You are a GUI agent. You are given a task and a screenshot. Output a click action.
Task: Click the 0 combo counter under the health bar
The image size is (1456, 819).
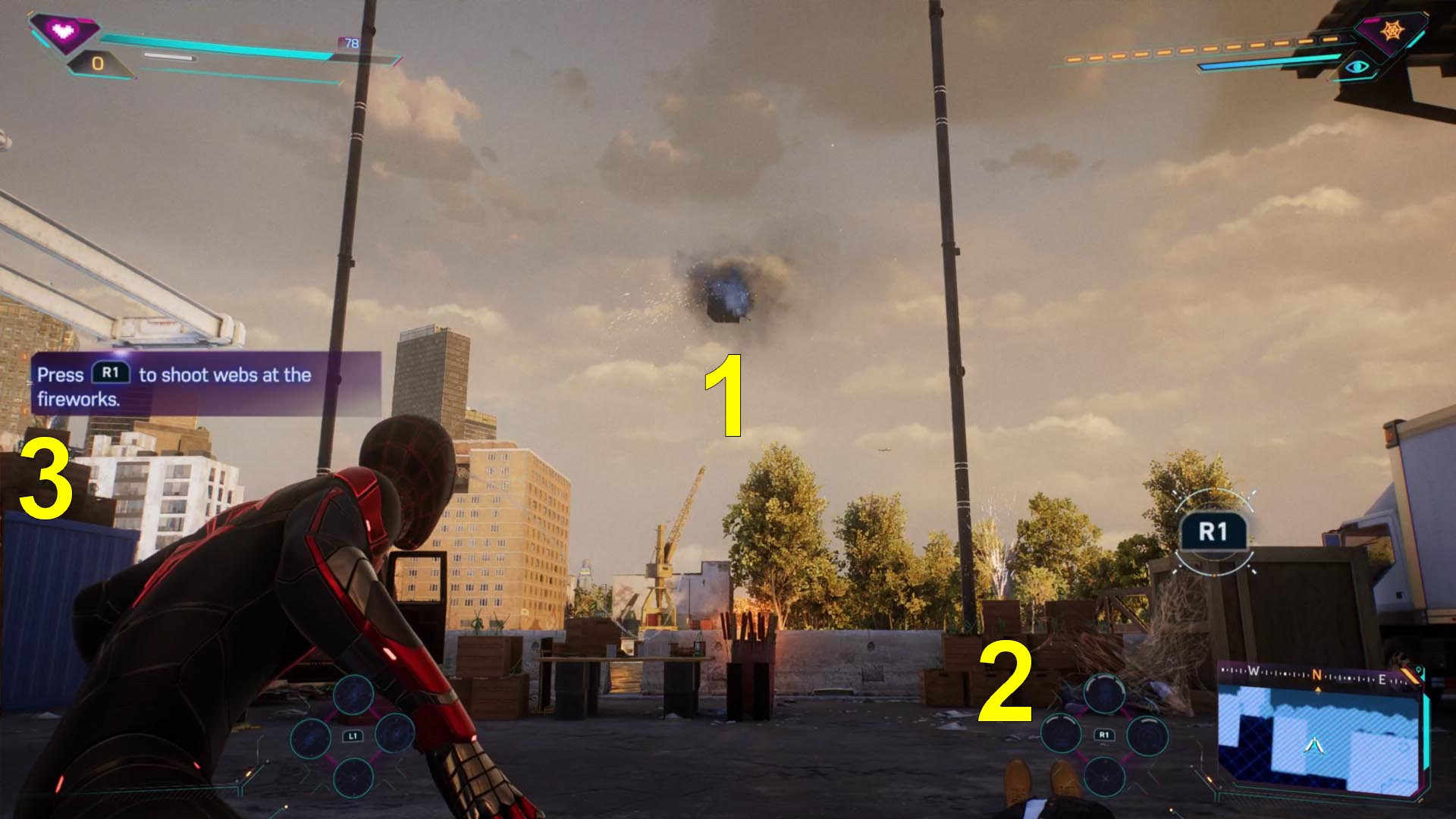pos(97,64)
